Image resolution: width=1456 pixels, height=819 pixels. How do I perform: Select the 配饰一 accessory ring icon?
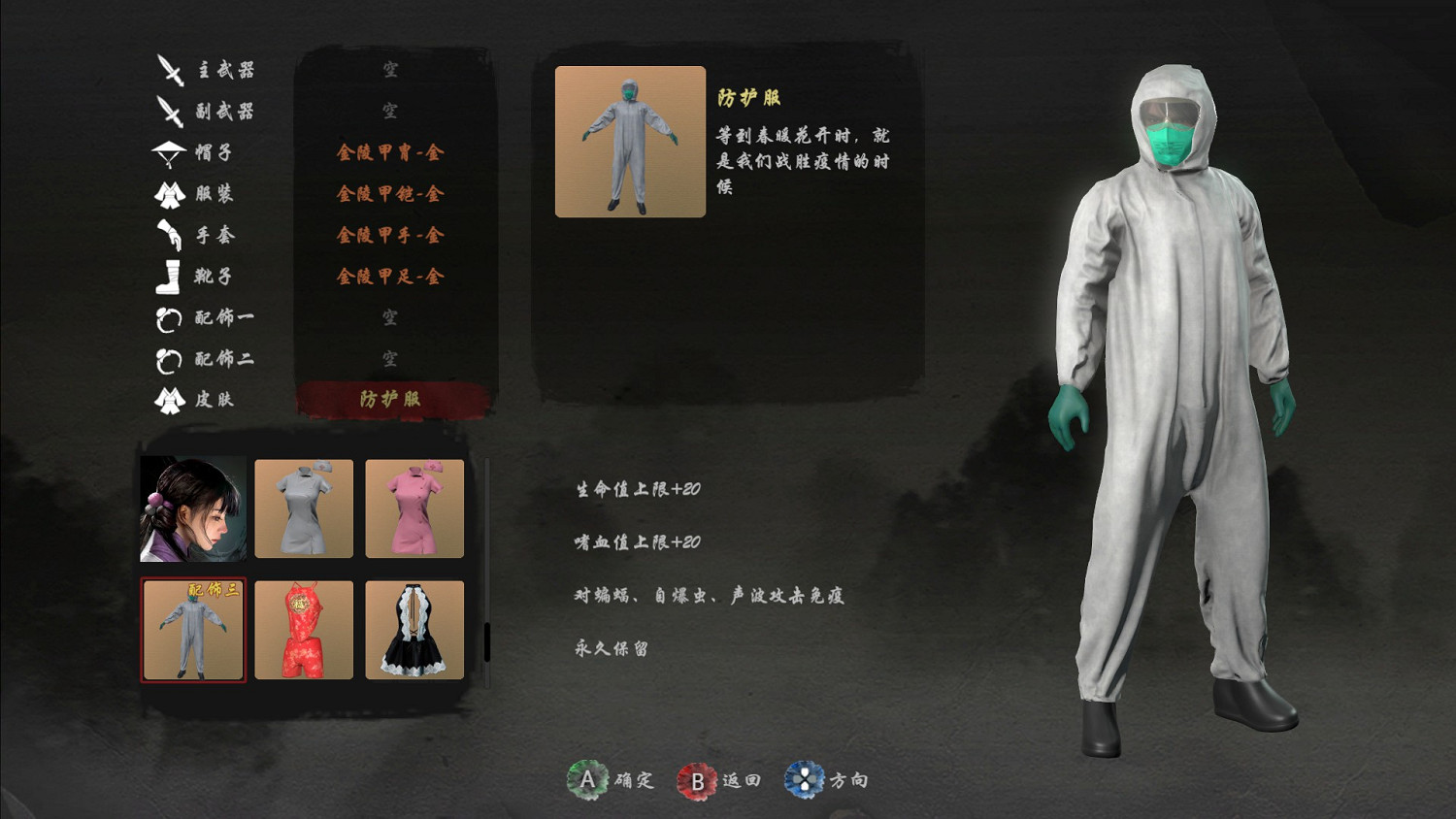(x=171, y=318)
